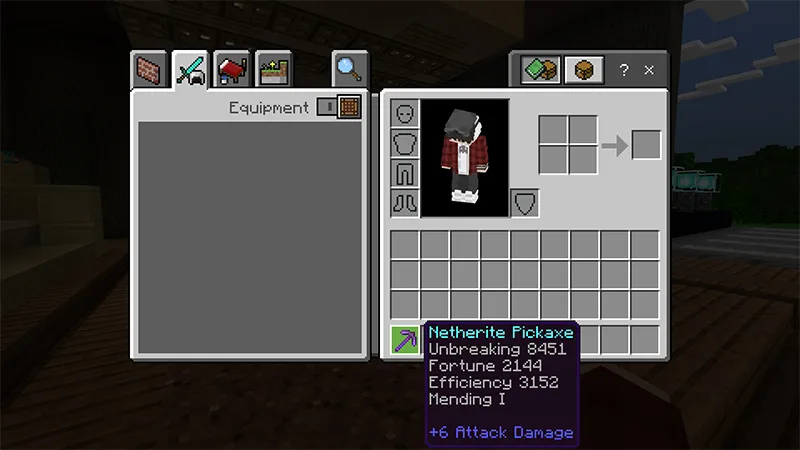Select the recipe book and chest layout button
This screenshot has height=450, width=800.
(539, 70)
